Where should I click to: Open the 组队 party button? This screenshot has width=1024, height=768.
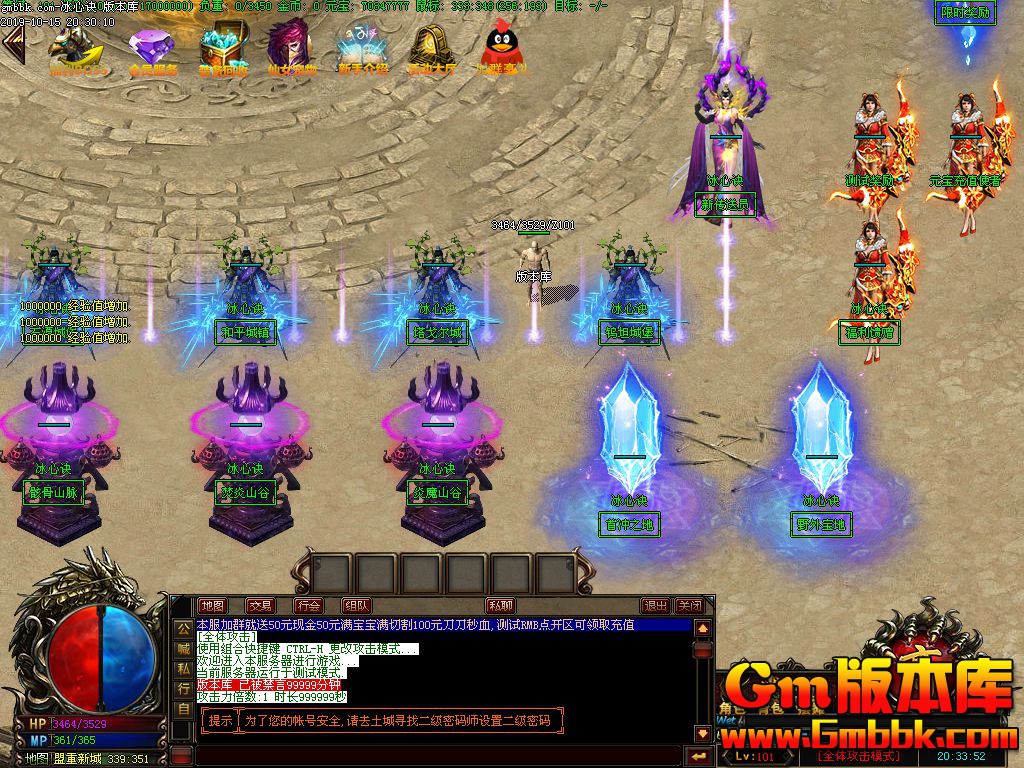pos(356,605)
